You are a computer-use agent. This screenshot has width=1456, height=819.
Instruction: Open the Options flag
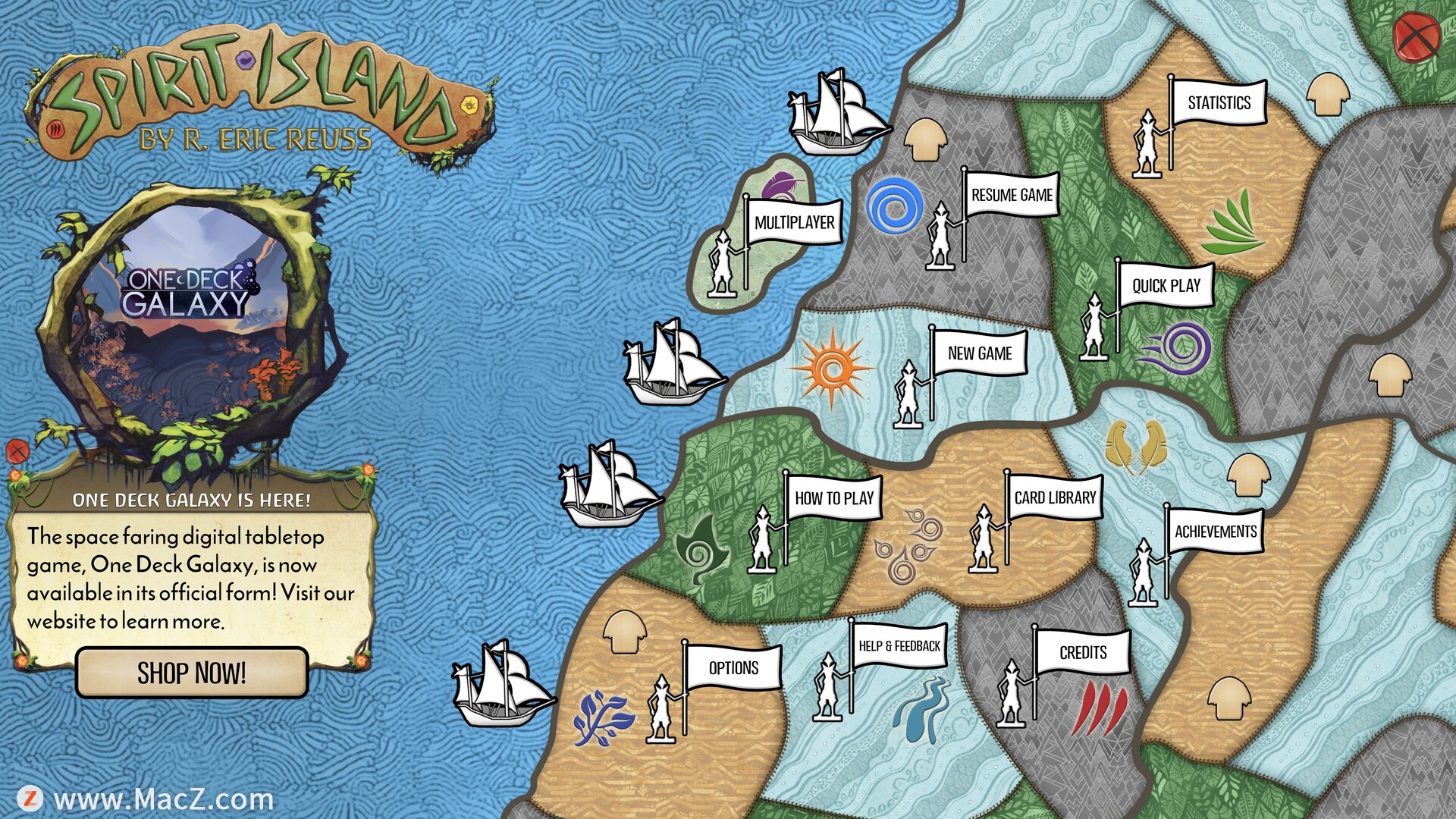tap(733, 668)
